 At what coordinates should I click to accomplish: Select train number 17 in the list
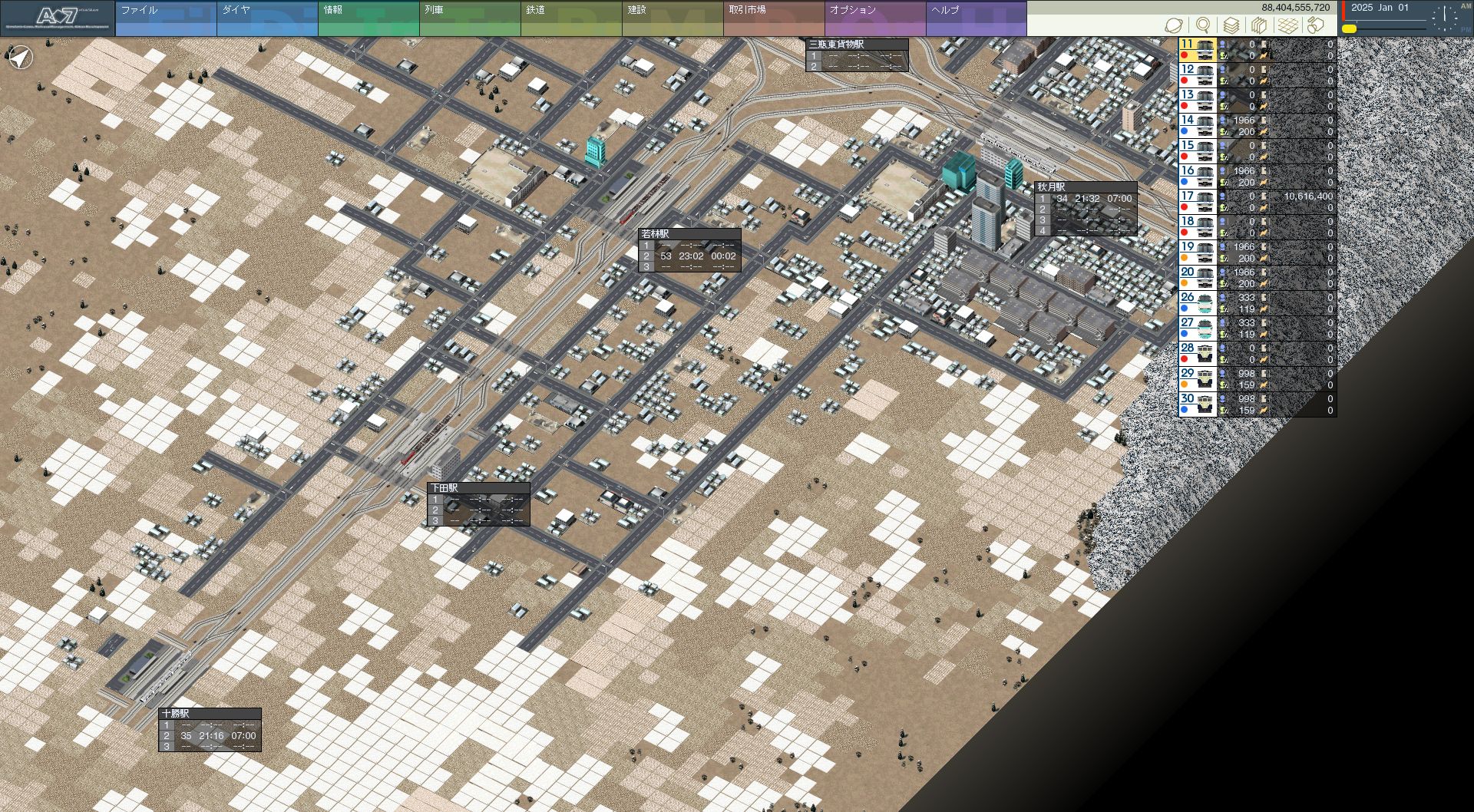click(1198, 202)
